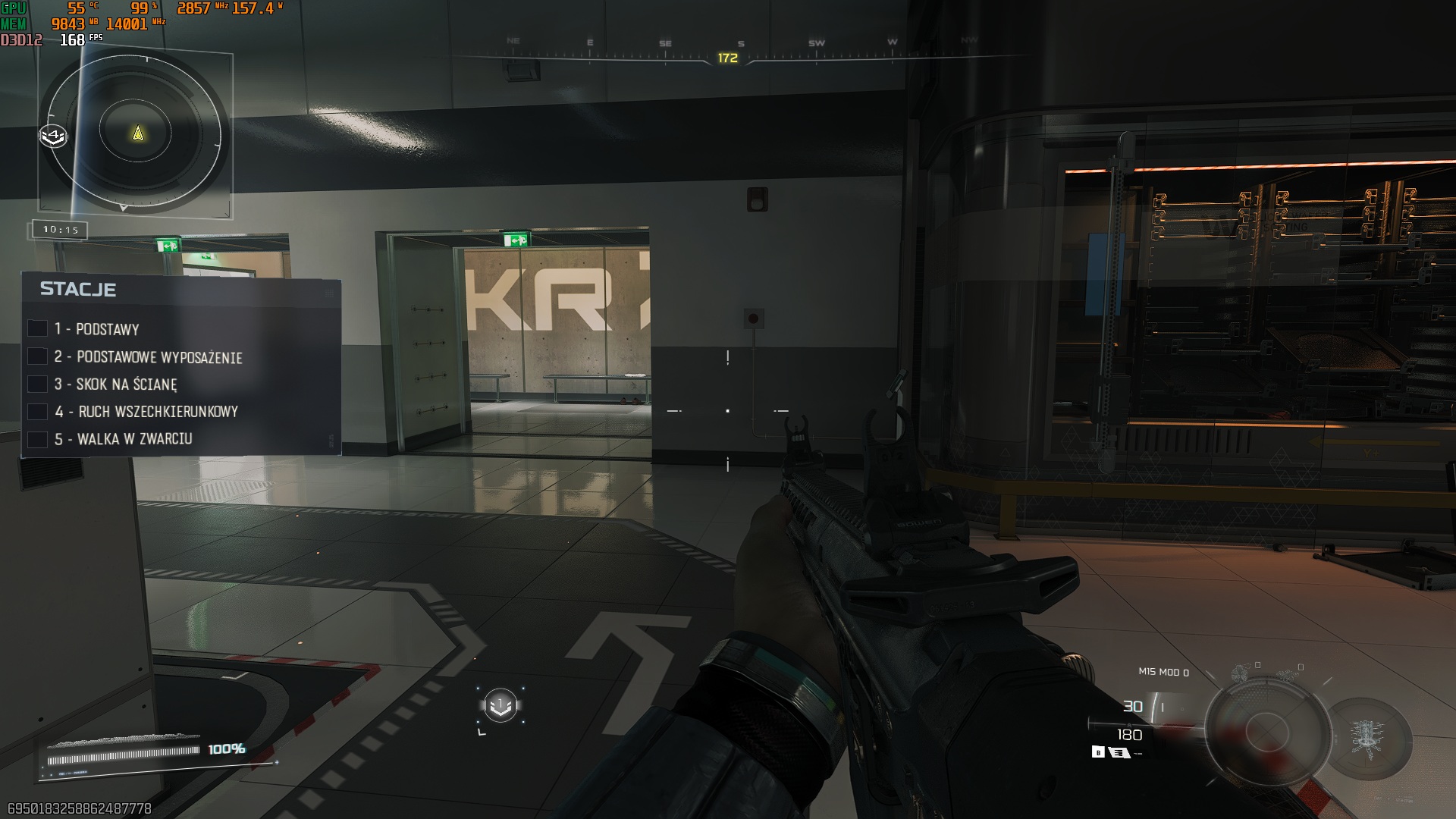Tick the Podstawowe Wyposażenie objective box
Image resolution: width=1456 pixels, height=819 pixels.
point(38,356)
